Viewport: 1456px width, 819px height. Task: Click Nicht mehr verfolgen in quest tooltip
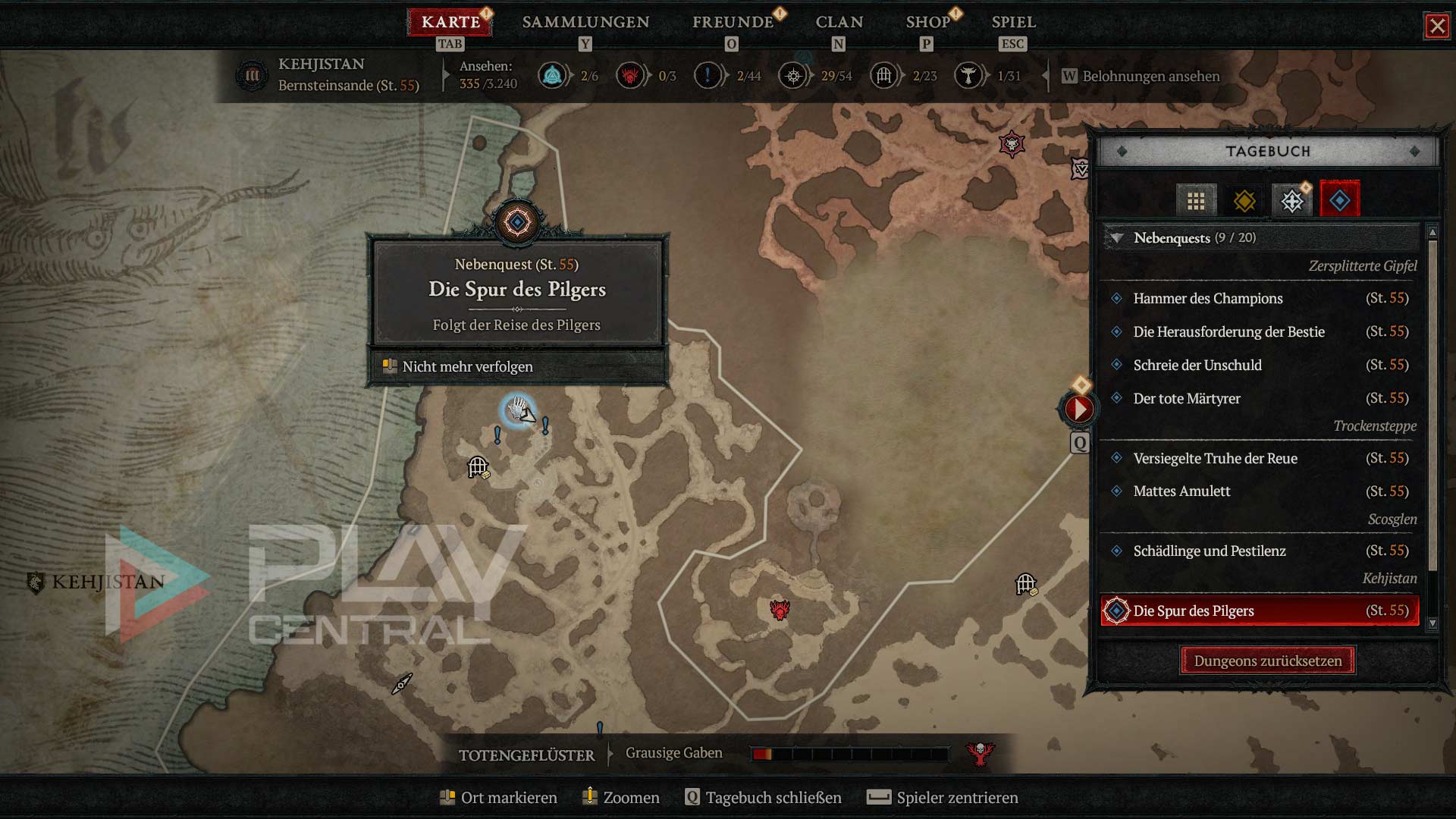pyautogui.click(x=467, y=367)
